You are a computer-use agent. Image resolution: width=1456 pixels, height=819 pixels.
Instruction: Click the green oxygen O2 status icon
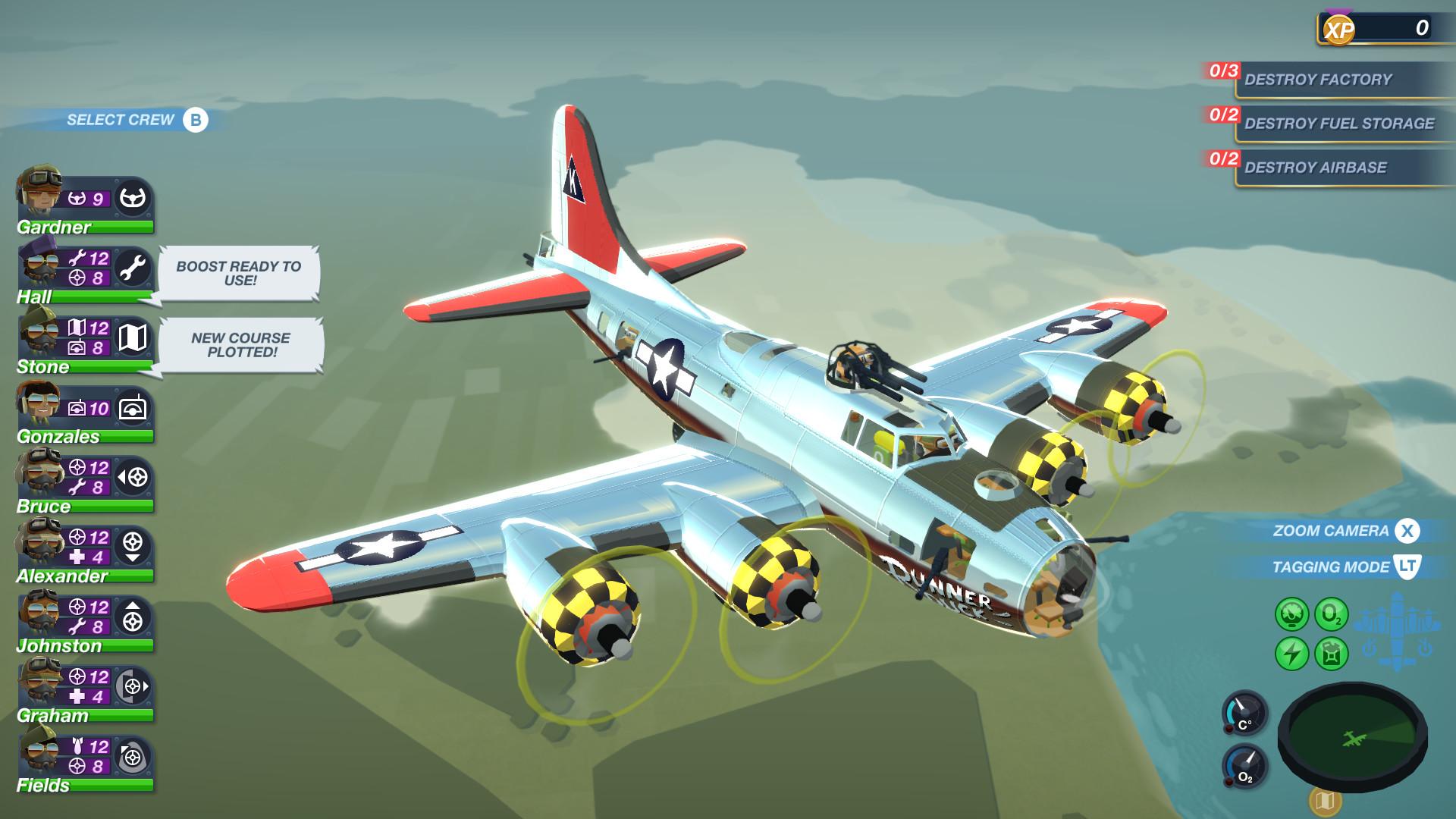(x=1332, y=613)
